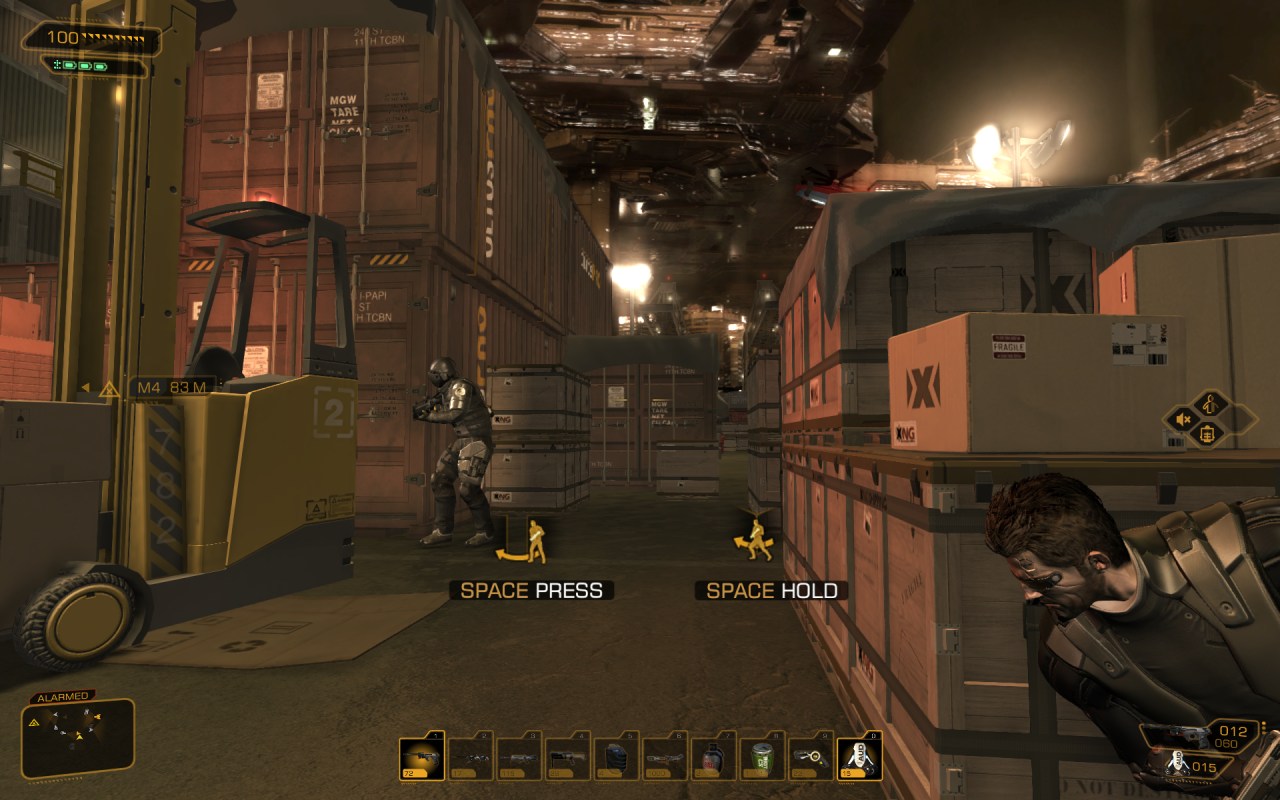Select the frag grenade in slot 7

(x=713, y=759)
